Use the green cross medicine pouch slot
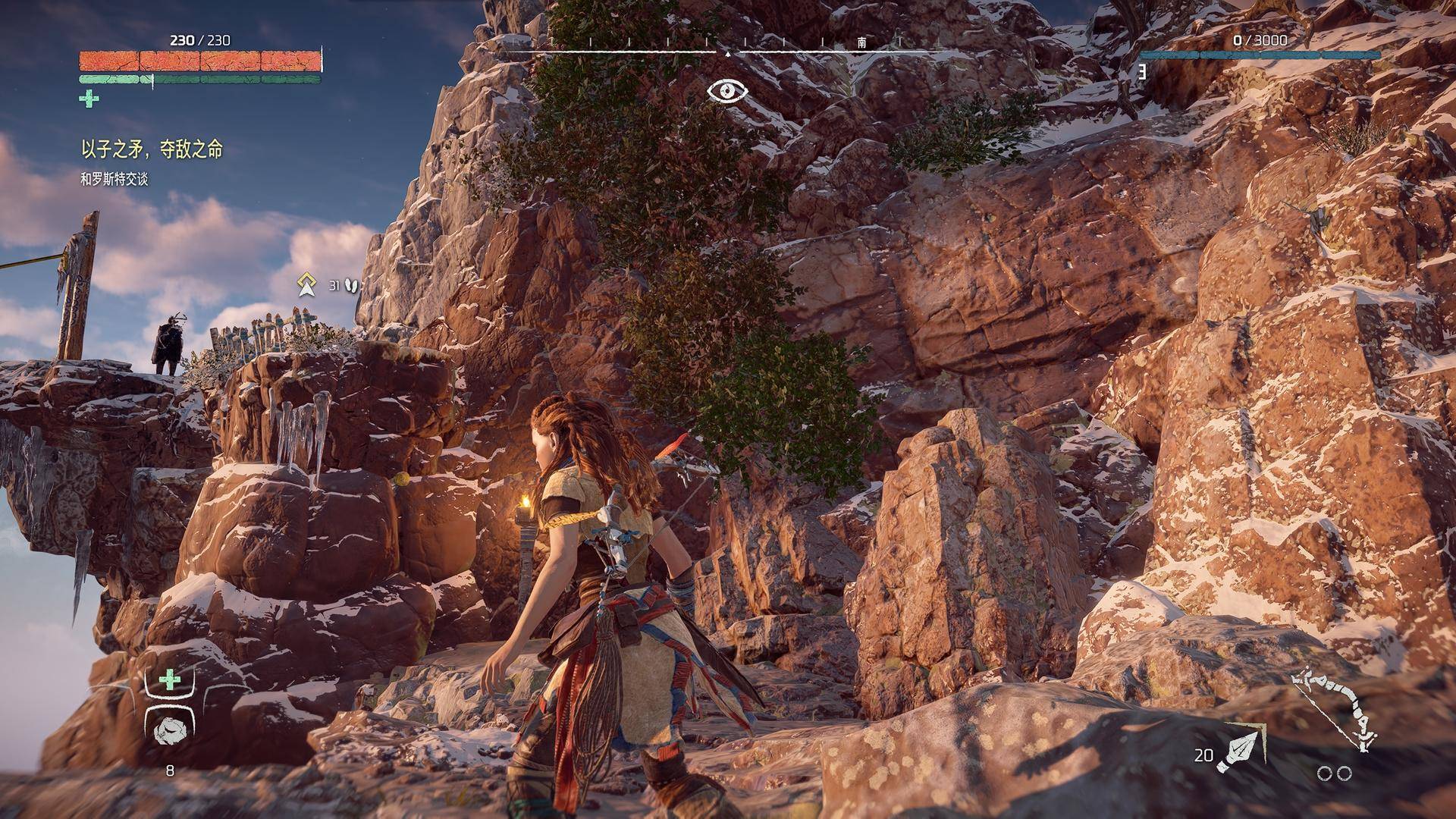The image size is (1456, 819). click(169, 679)
